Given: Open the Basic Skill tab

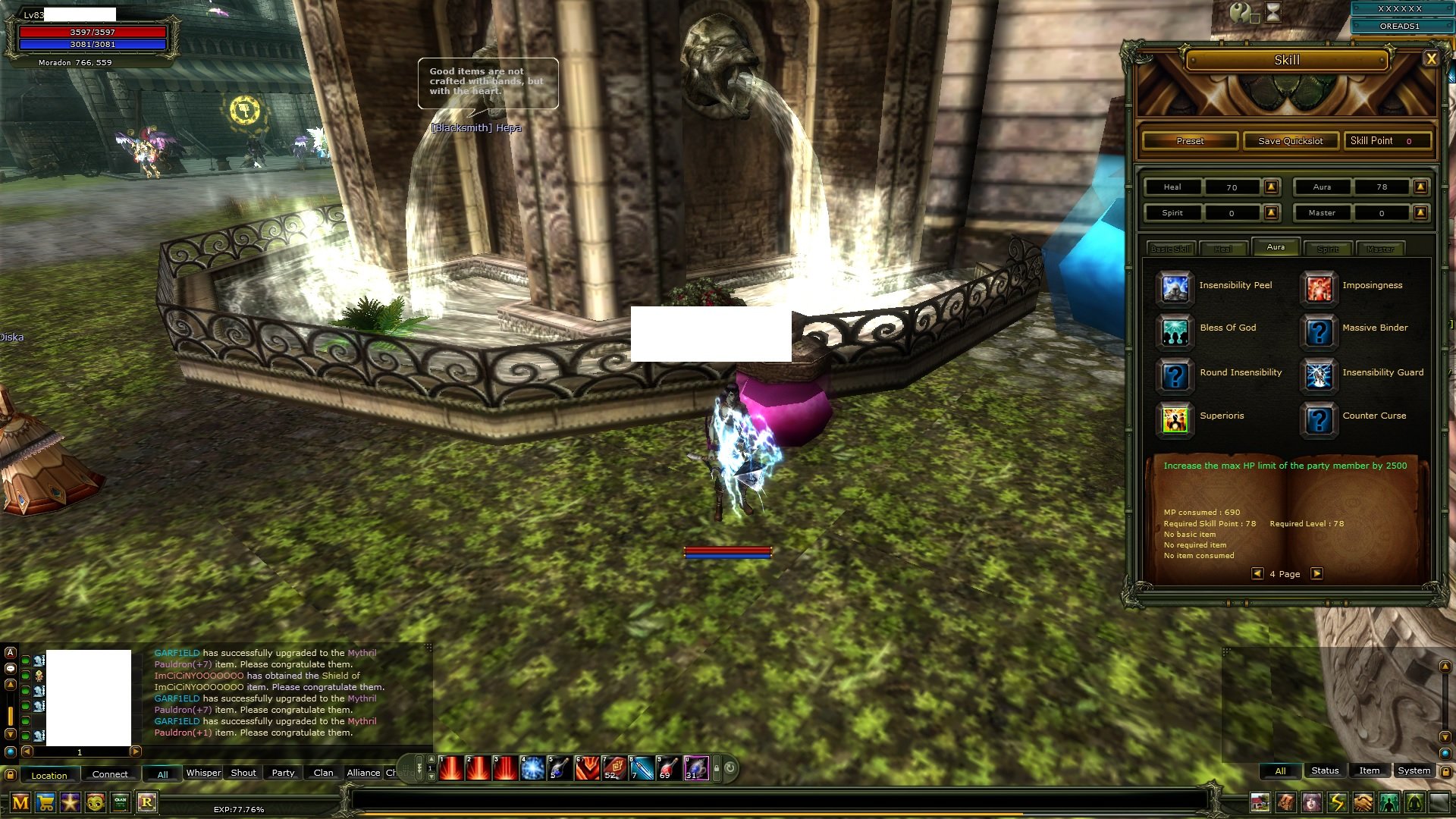Looking at the screenshot, I should point(1171,249).
